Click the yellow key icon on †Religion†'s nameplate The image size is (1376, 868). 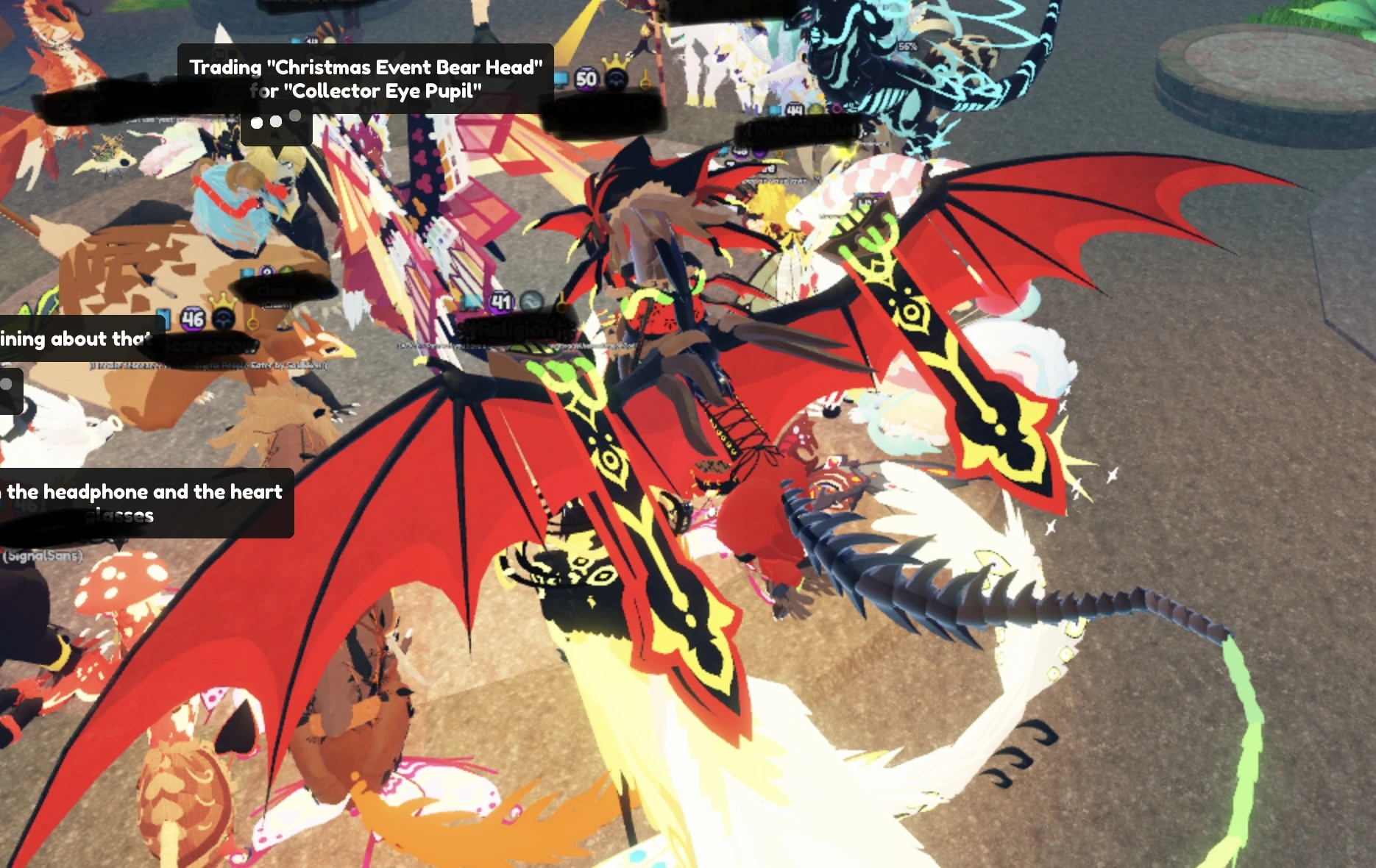click(x=561, y=302)
